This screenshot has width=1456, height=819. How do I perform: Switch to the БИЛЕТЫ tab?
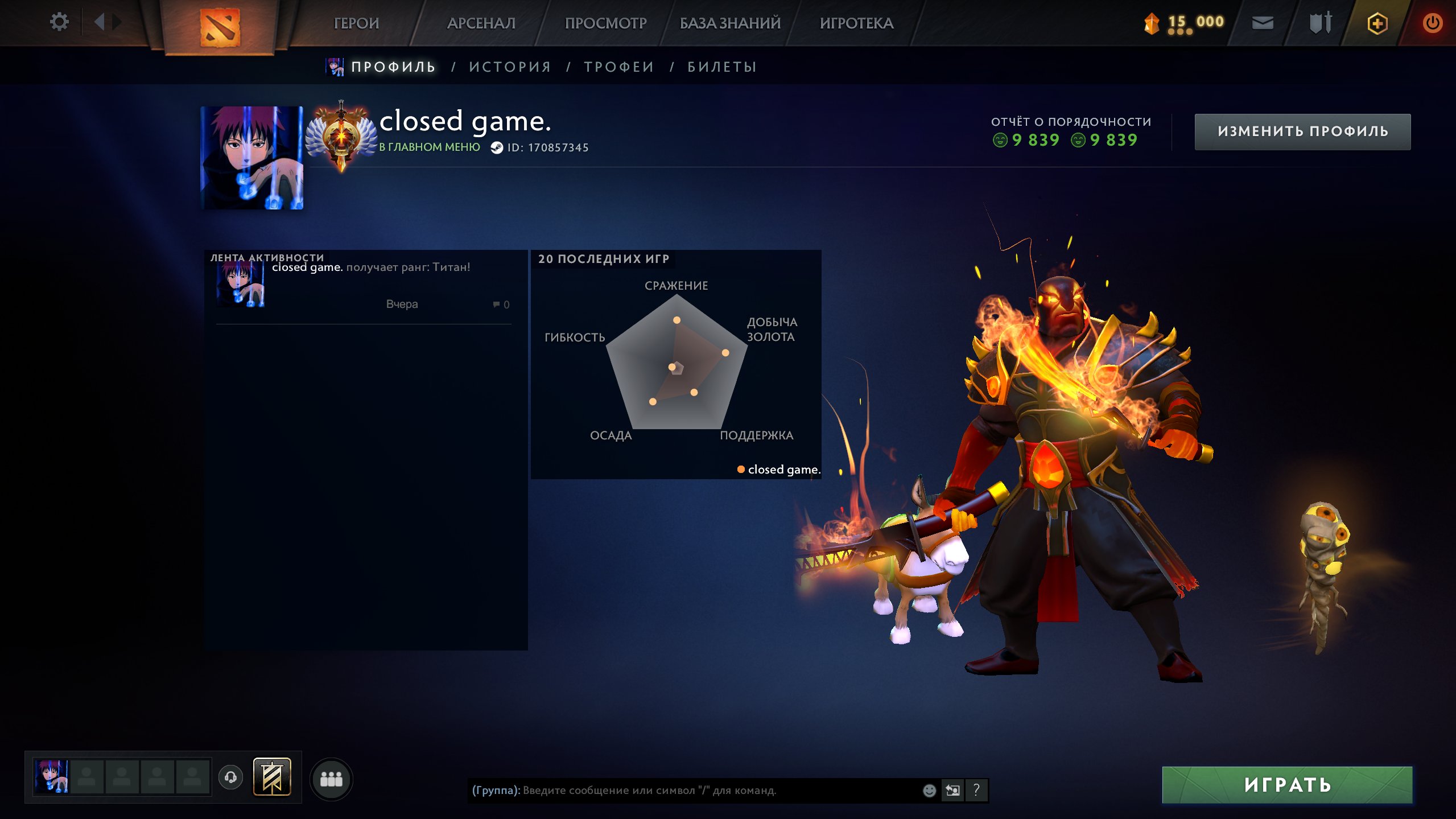(722, 67)
